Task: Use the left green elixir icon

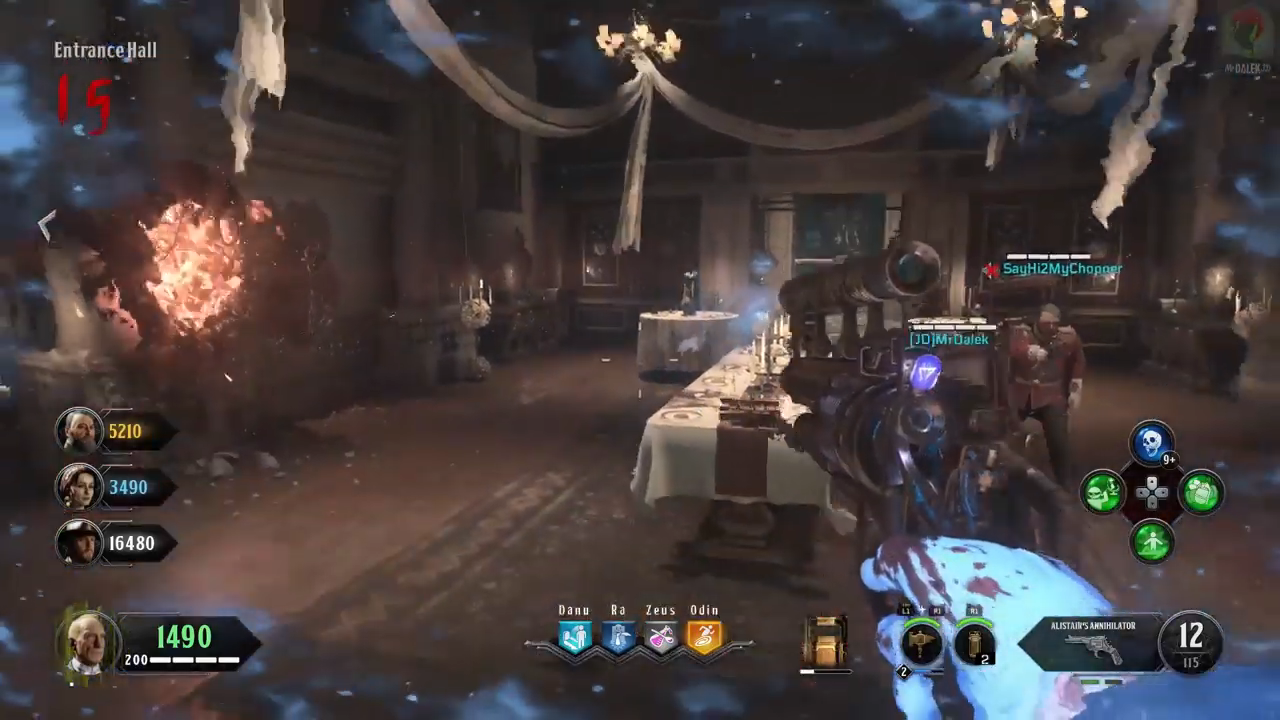Action: point(1103,493)
